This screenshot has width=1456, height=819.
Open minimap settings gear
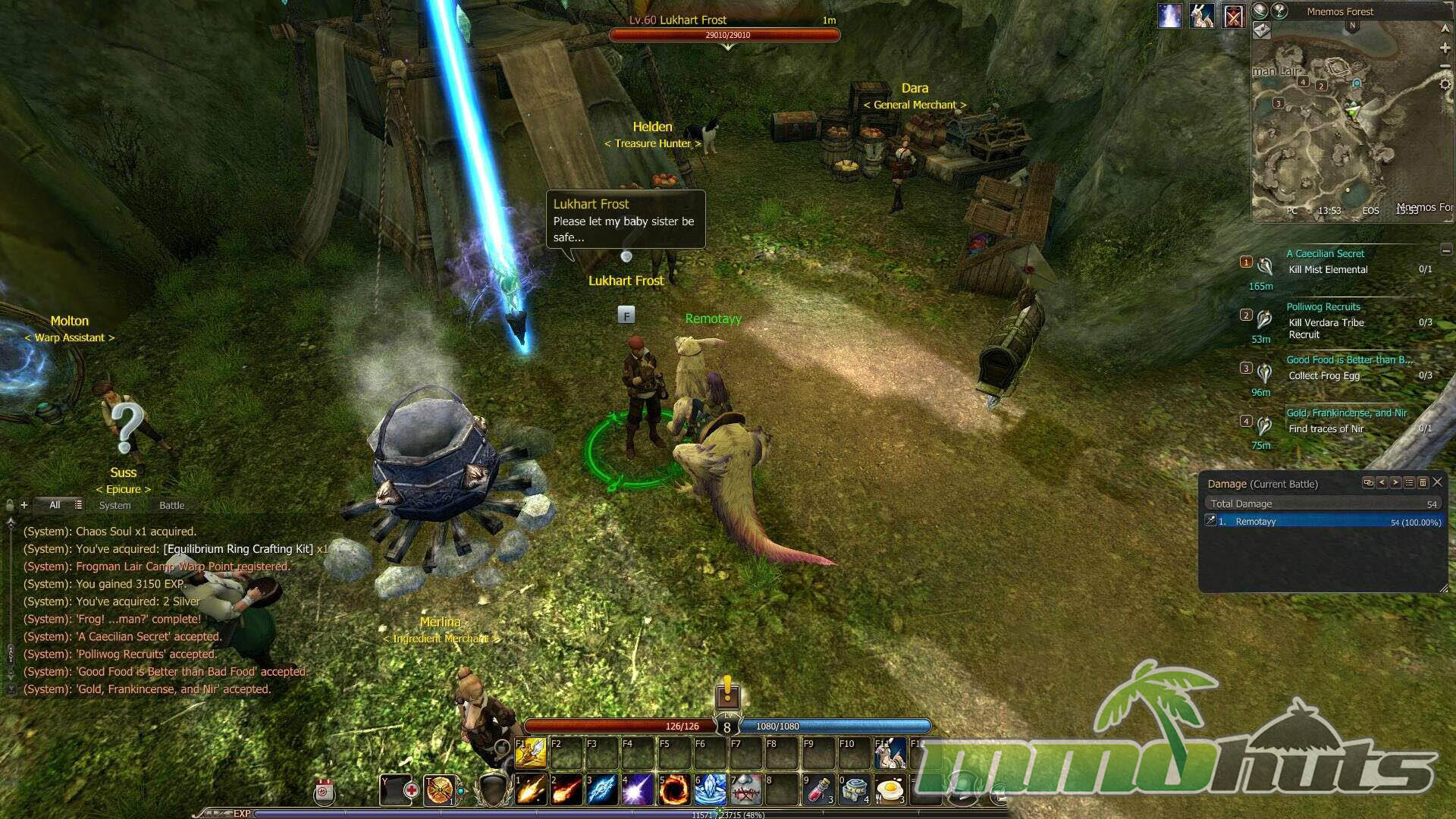1445,84
